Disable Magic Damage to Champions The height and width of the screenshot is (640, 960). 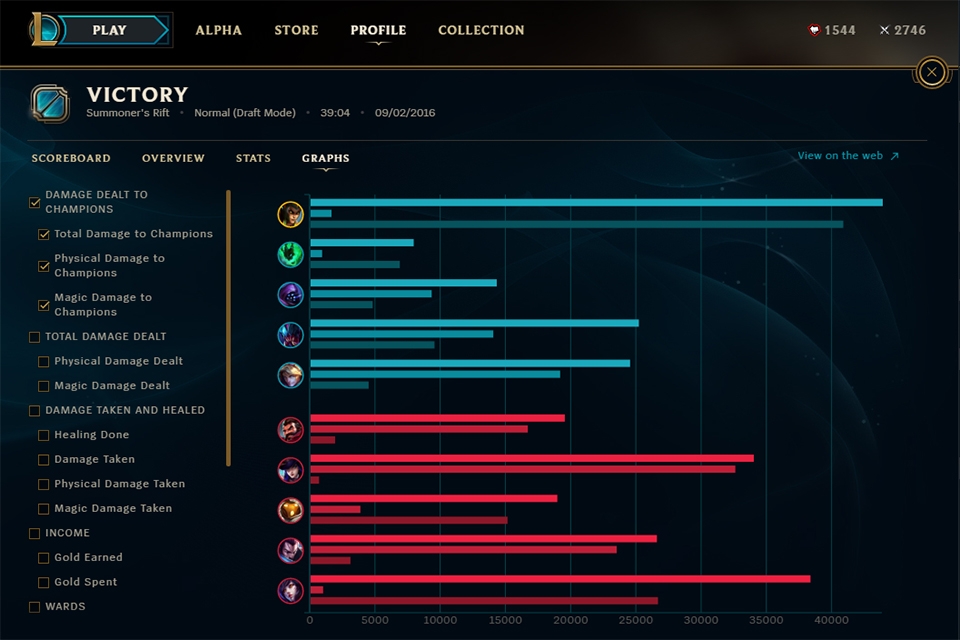(x=44, y=305)
